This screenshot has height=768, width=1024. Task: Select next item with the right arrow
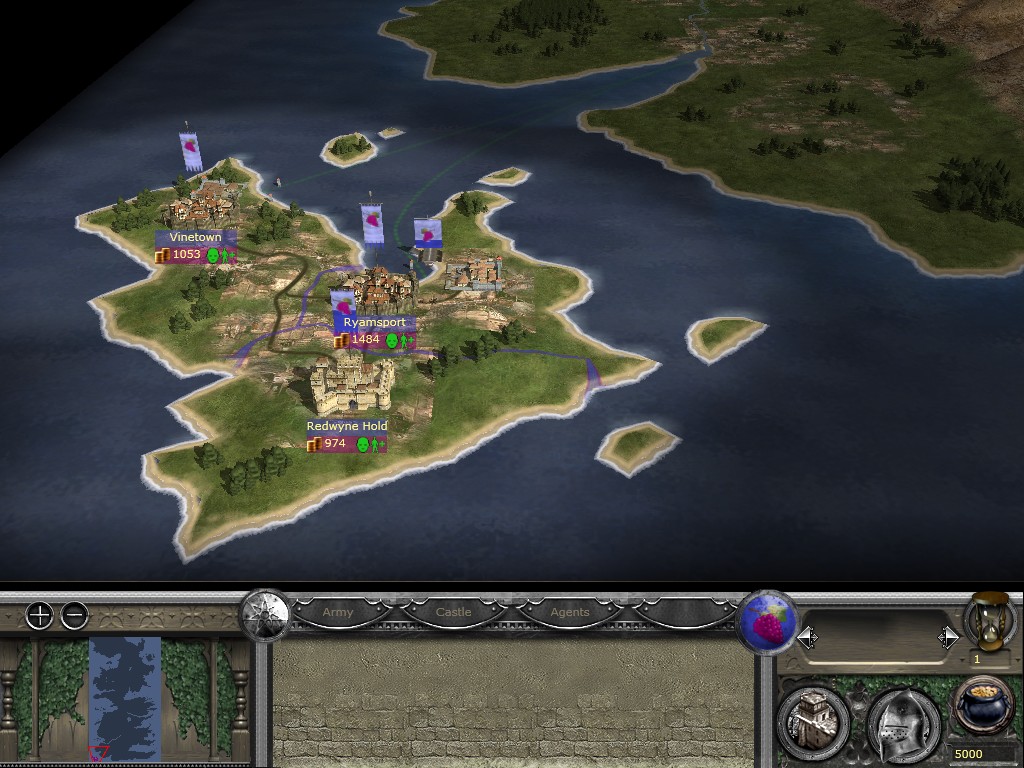click(948, 637)
